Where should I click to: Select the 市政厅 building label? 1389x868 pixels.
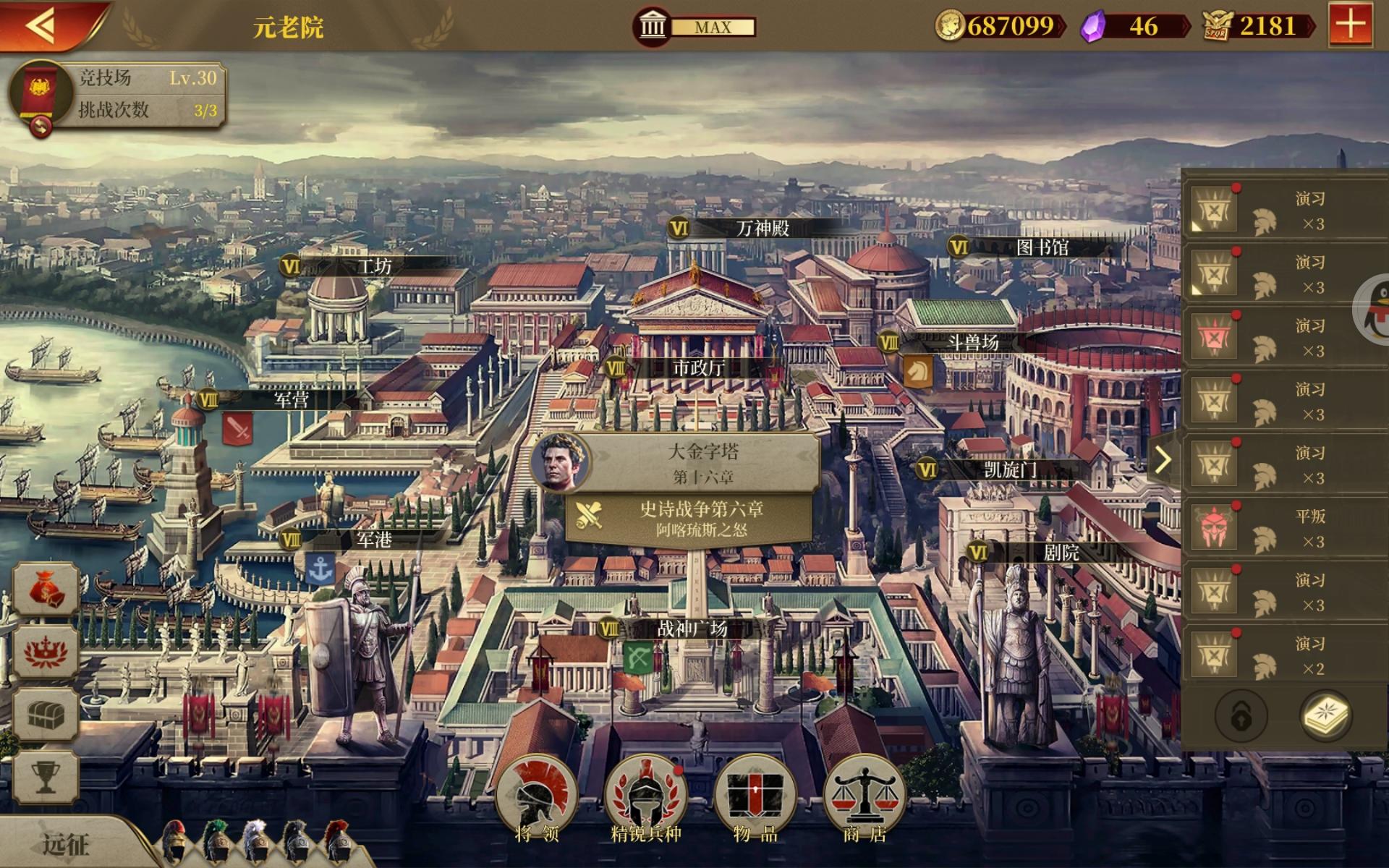pos(697,368)
